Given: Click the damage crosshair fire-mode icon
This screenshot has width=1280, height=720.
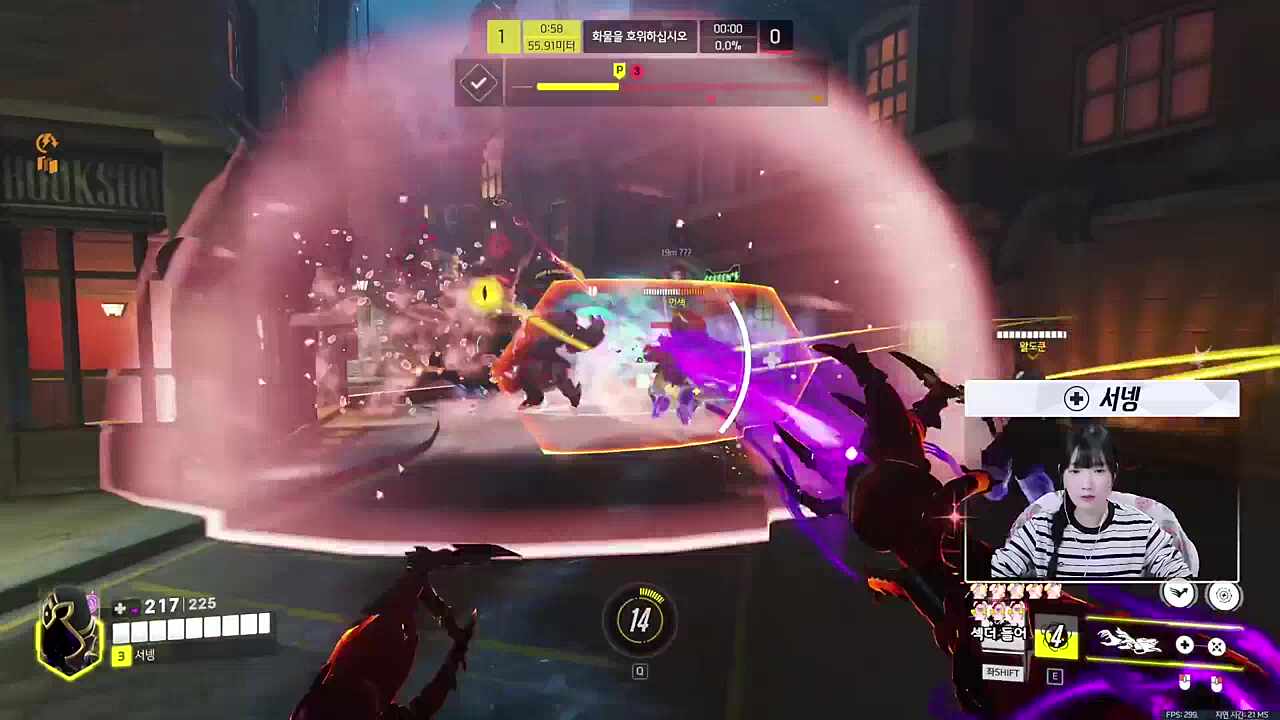Looking at the screenshot, I should [1216, 646].
